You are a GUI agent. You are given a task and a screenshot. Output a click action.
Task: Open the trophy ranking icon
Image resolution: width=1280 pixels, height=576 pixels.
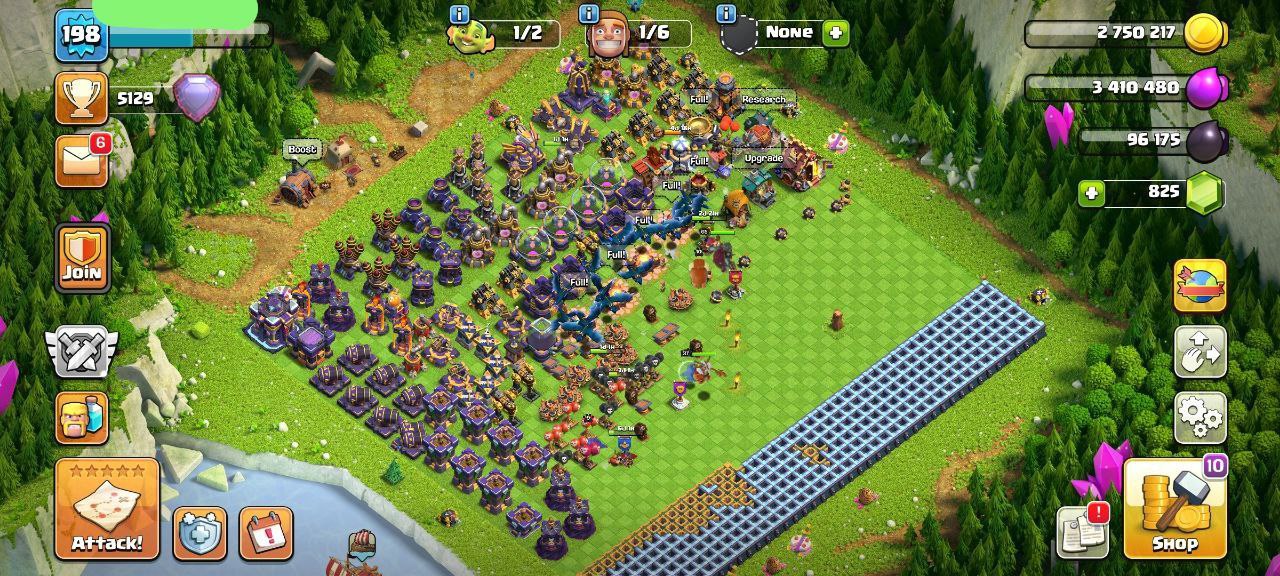tap(81, 98)
